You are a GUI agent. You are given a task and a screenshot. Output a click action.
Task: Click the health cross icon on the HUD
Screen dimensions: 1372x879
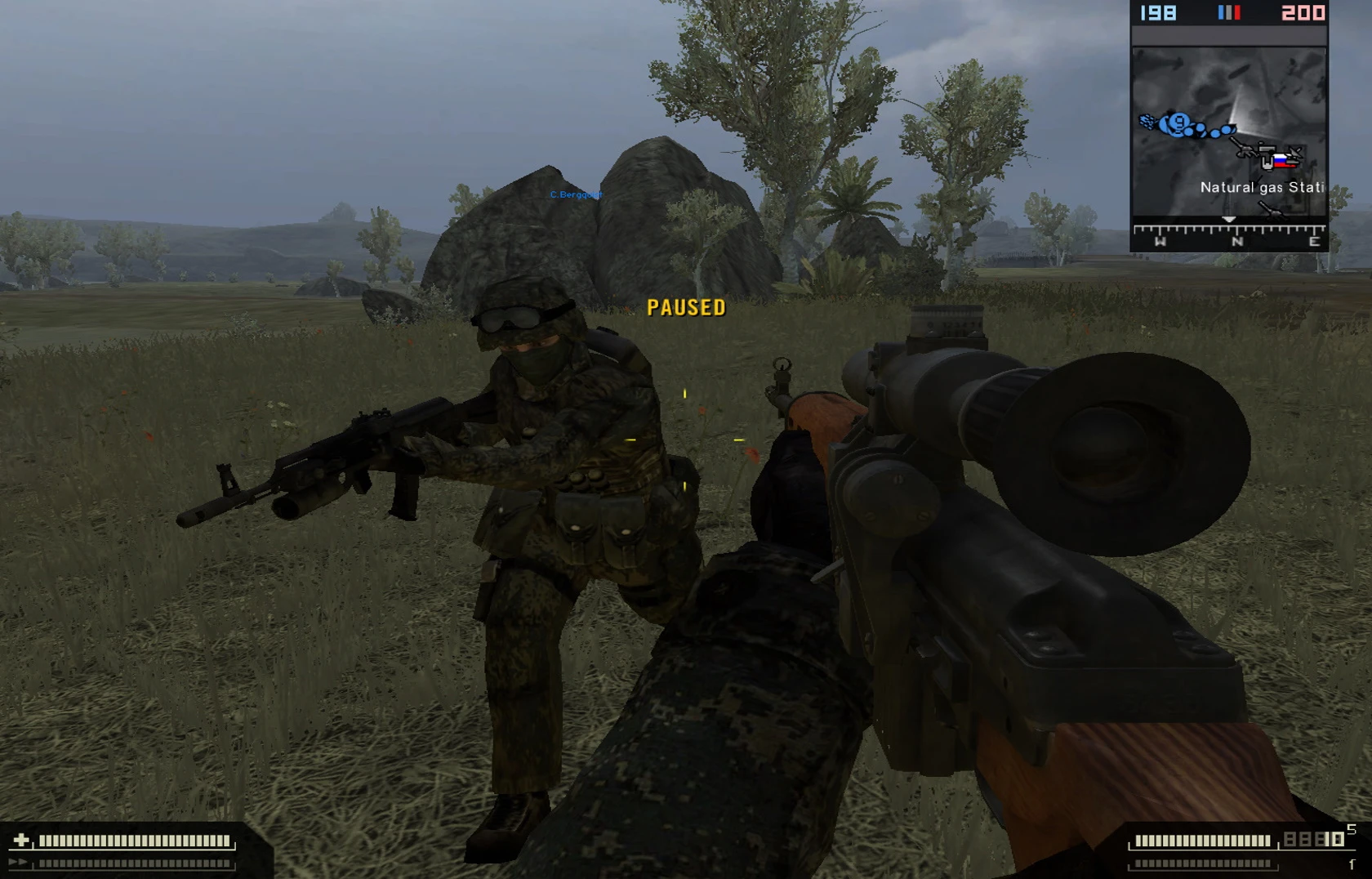tap(22, 840)
